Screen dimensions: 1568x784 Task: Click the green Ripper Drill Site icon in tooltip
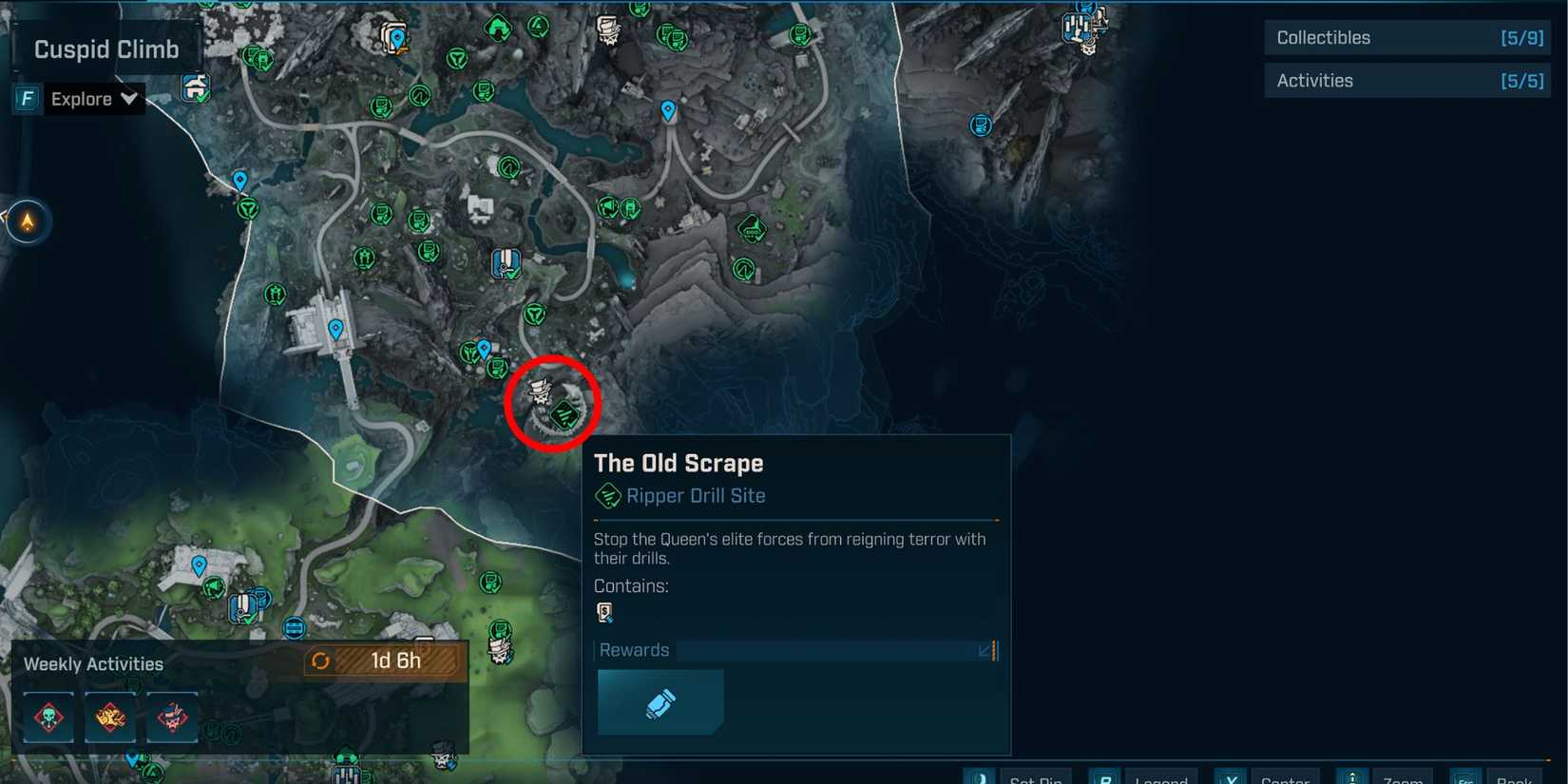pos(606,495)
